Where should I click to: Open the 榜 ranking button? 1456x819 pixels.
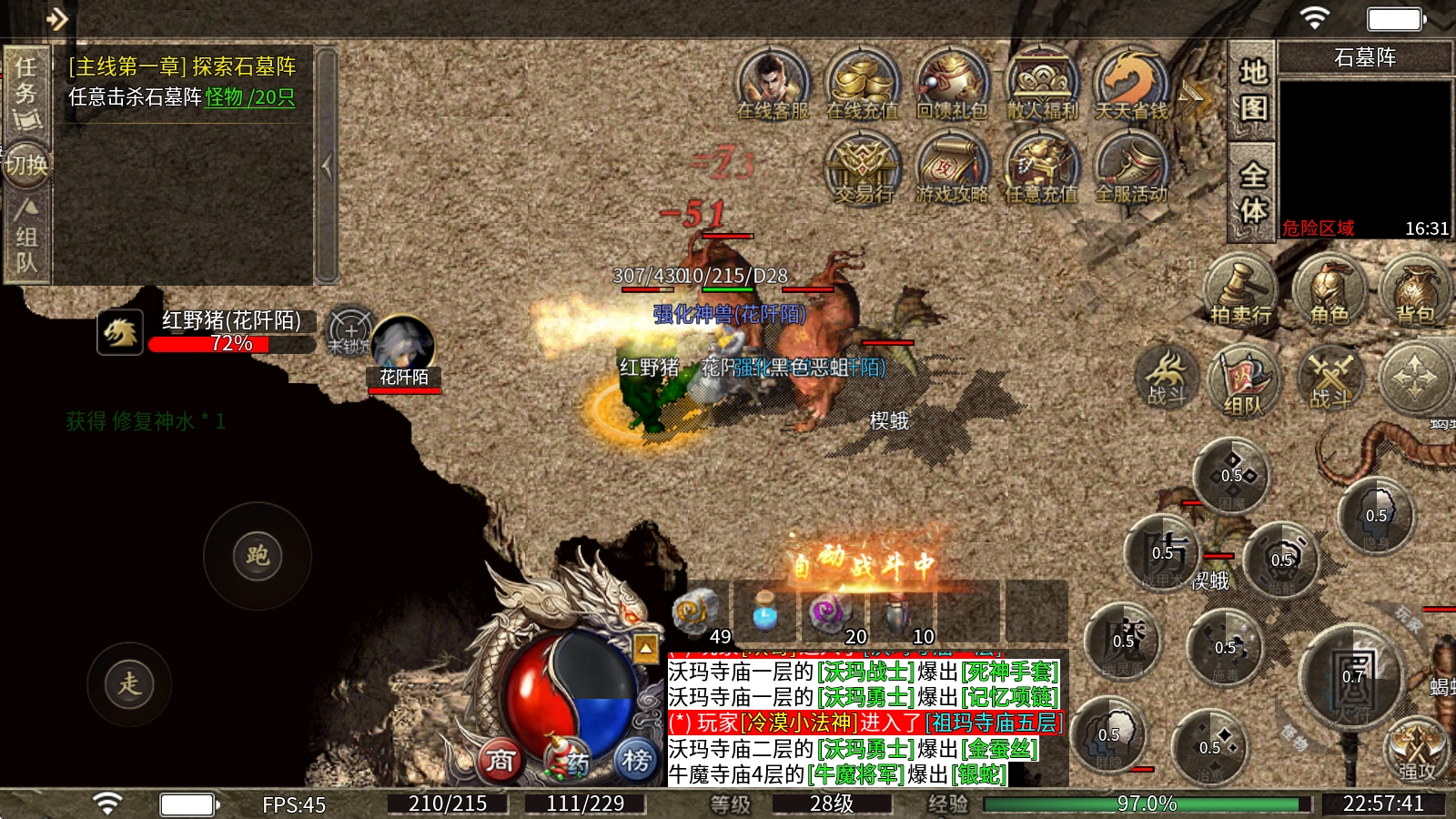pyautogui.click(x=636, y=759)
